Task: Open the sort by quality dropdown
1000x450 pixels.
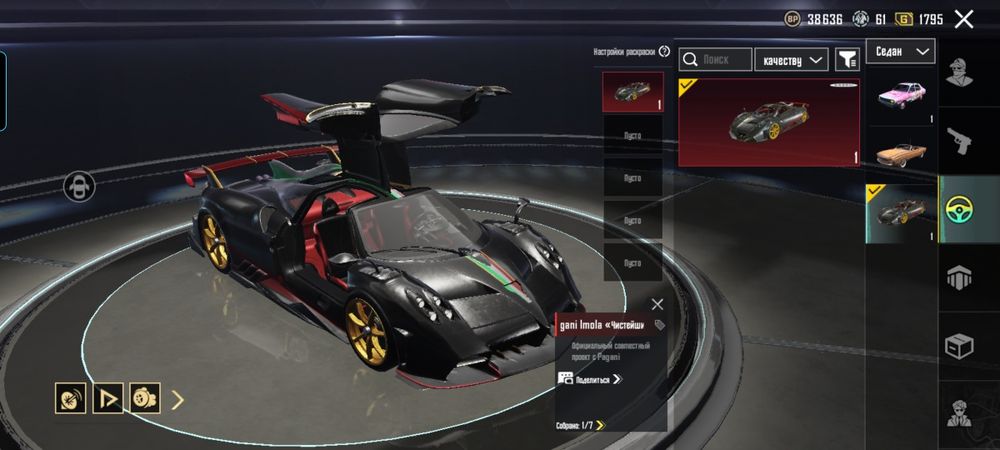Action: pyautogui.click(x=791, y=60)
